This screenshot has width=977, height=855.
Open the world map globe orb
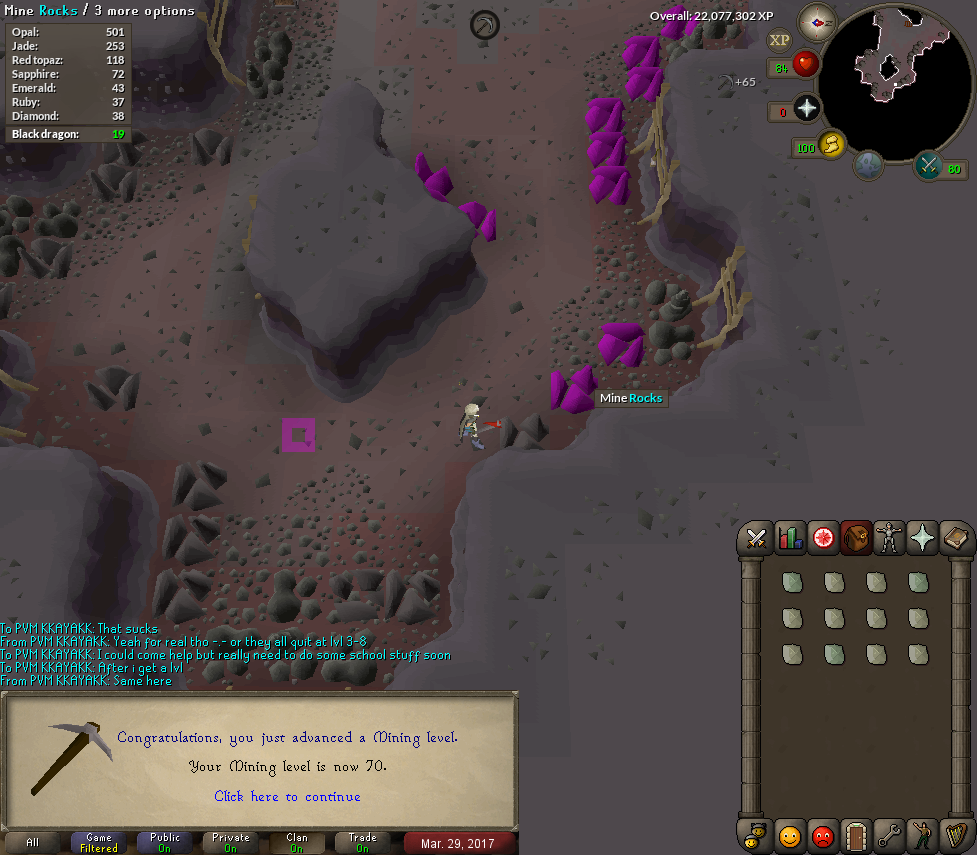[867, 165]
